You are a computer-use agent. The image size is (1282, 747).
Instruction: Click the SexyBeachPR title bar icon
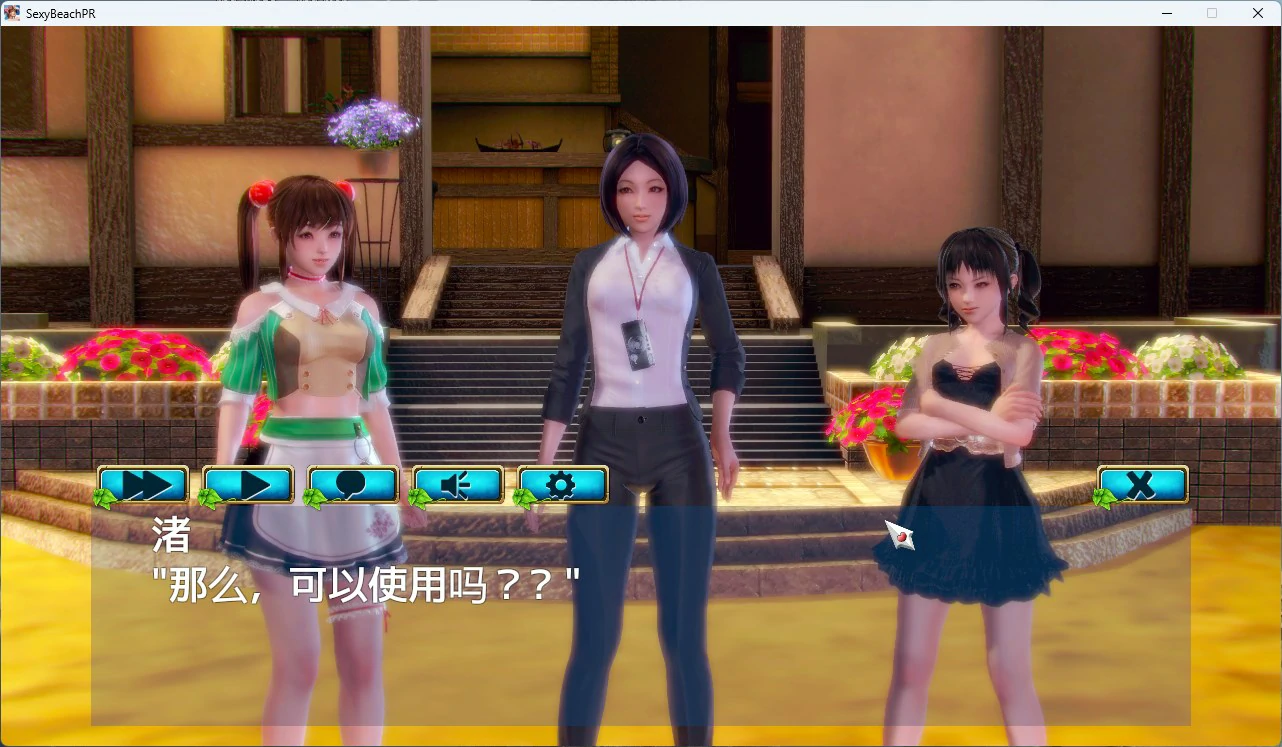pos(11,13)
